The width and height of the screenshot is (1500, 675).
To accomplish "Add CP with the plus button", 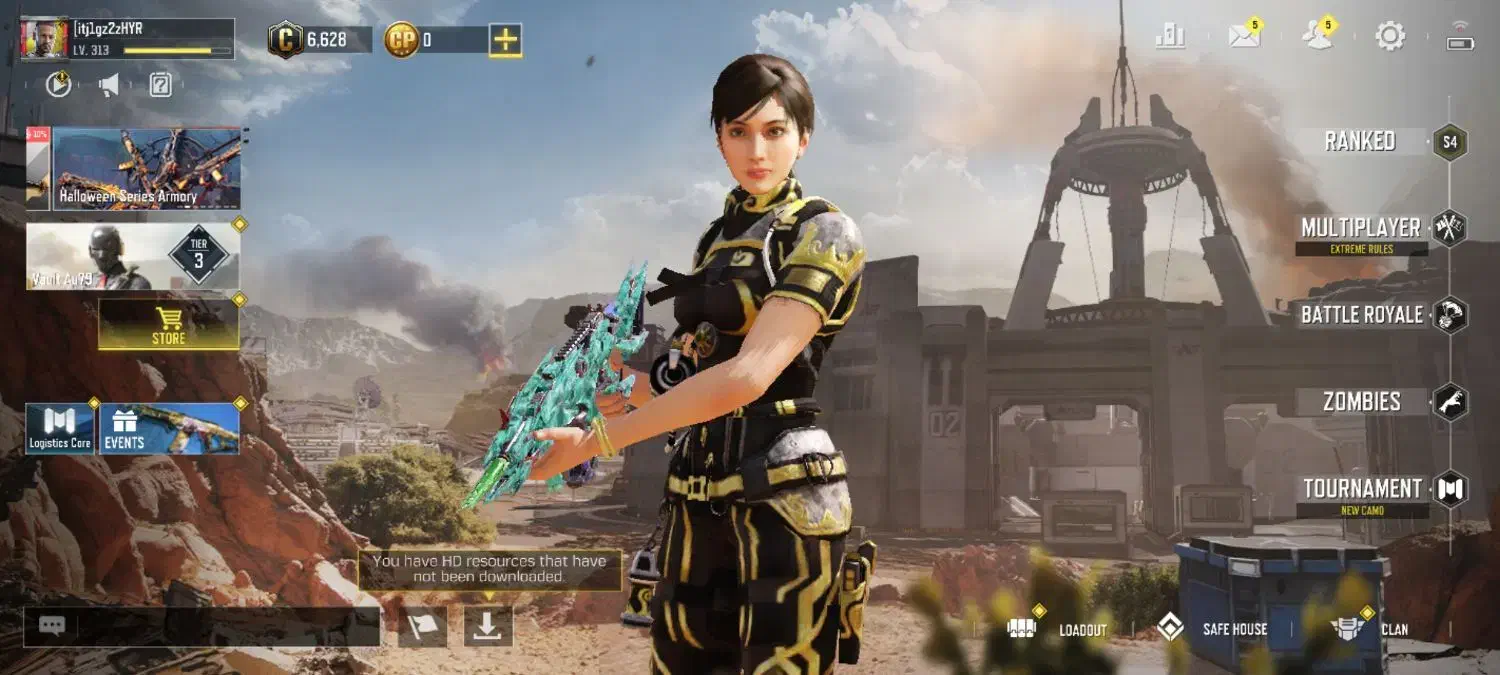I will pos(505,40).
